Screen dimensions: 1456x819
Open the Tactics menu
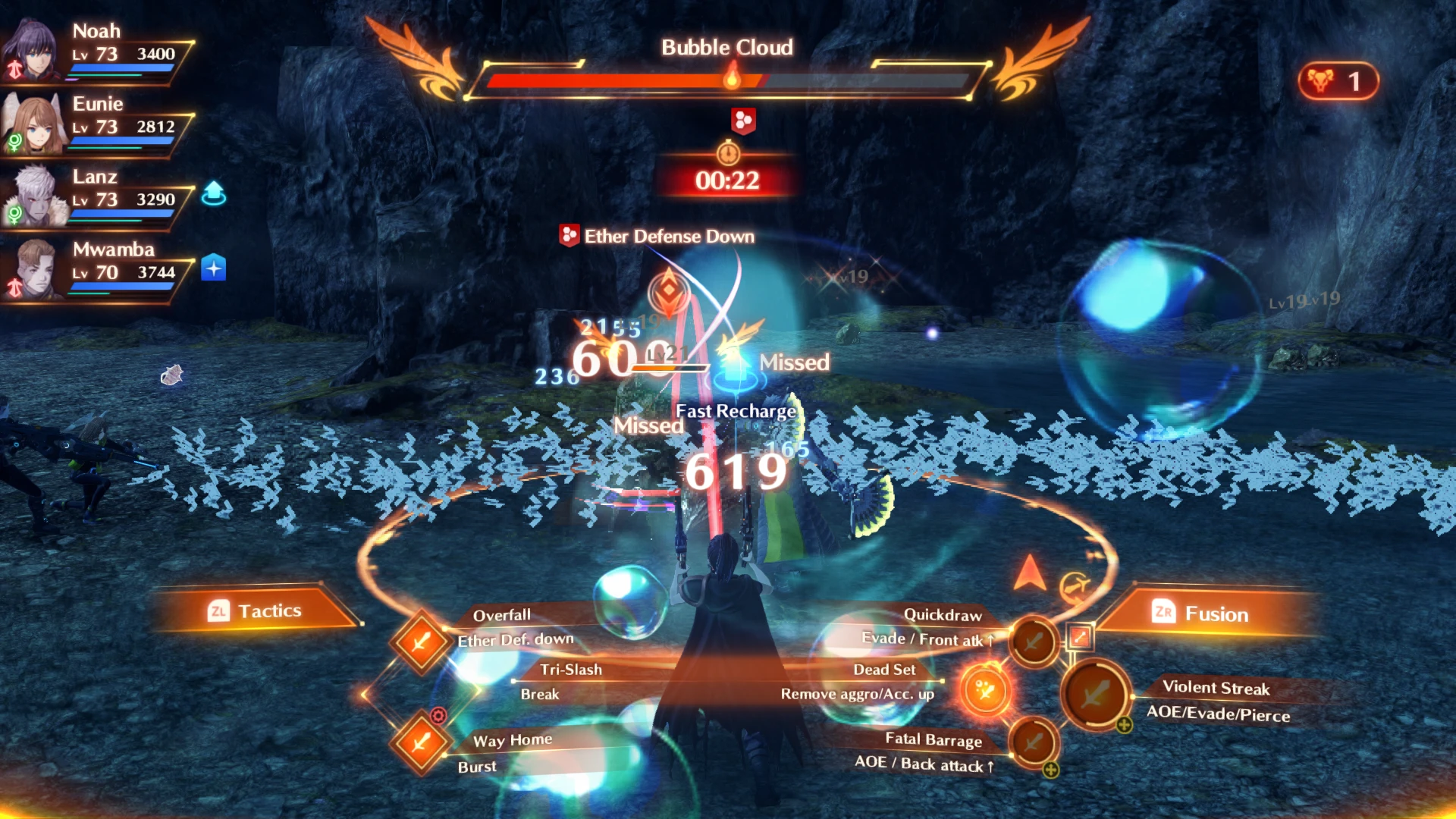point(254,611)
